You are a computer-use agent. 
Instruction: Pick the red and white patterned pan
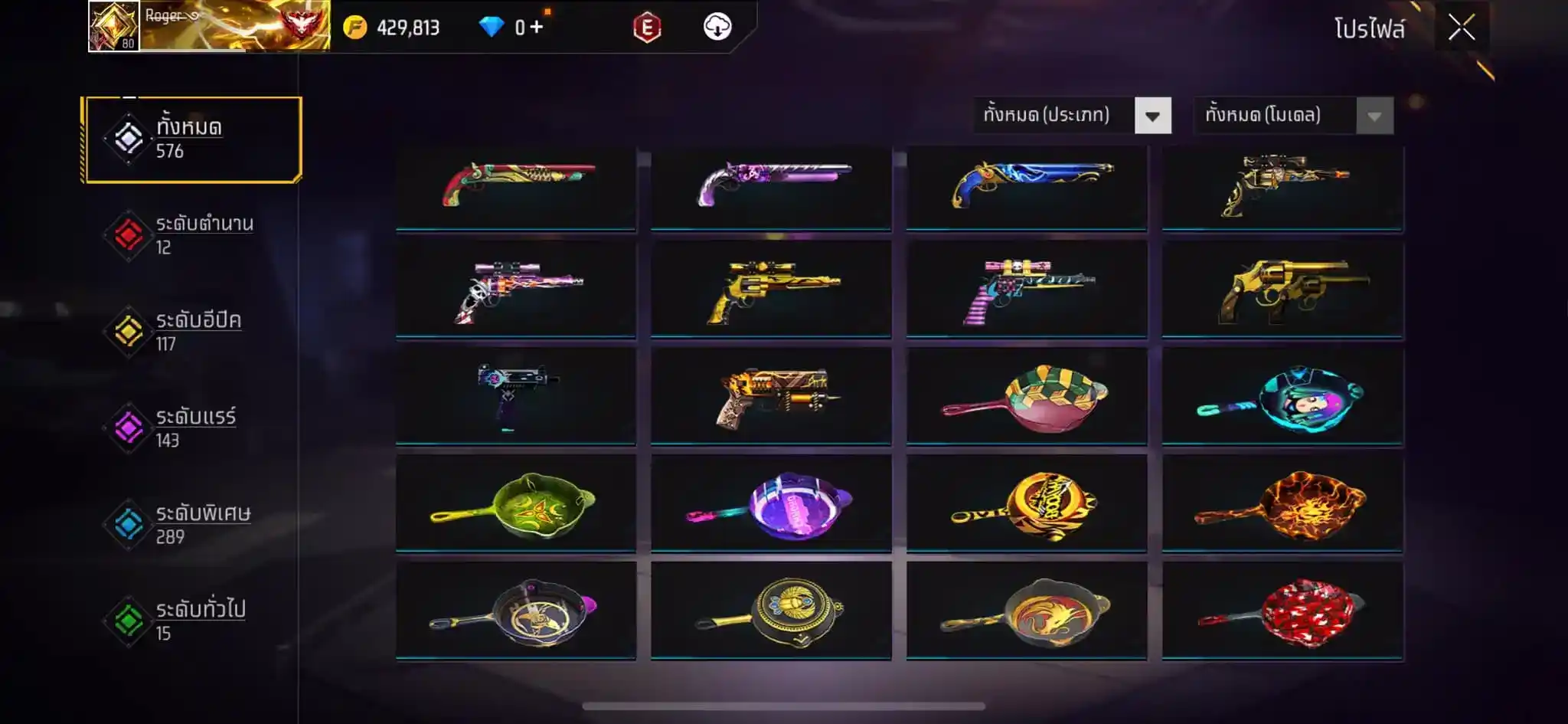click(1282, 611)
